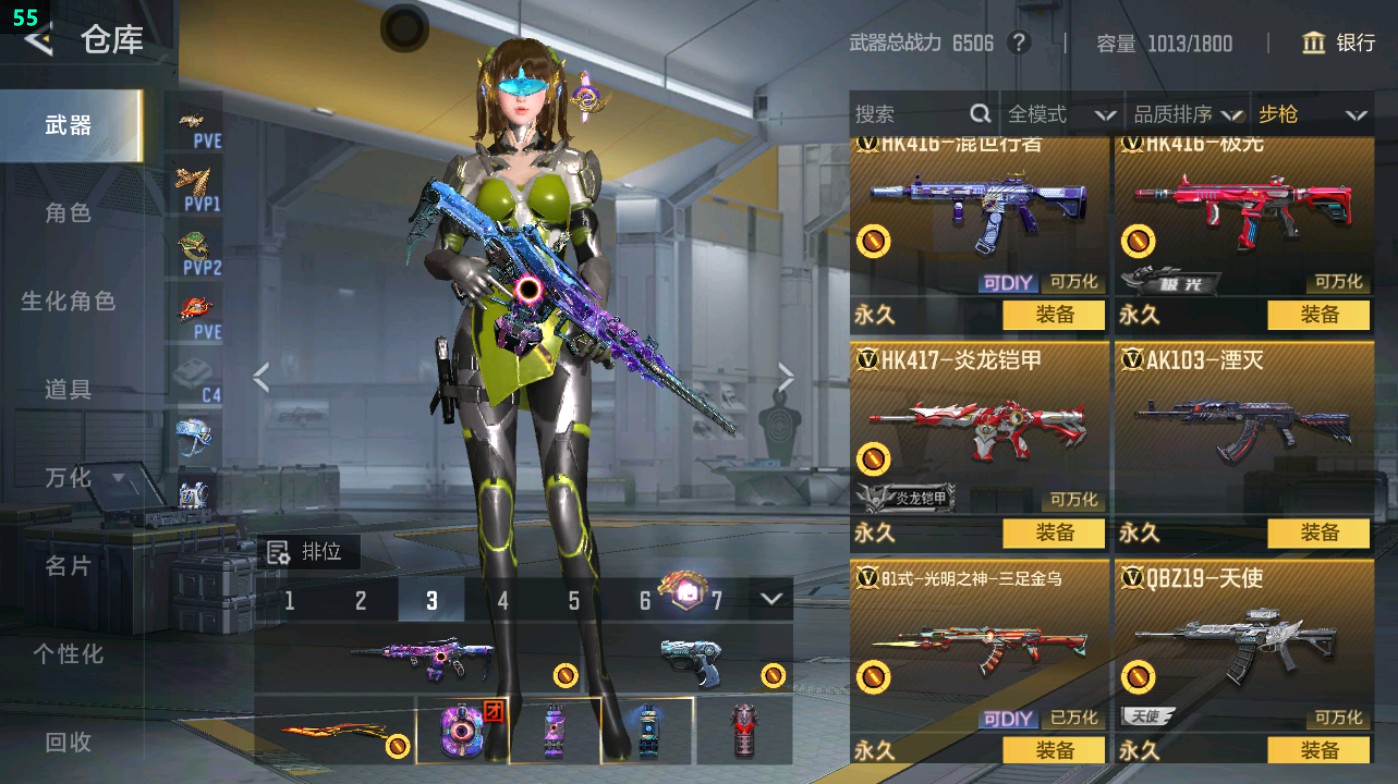The height and width of the screenshot is (784, 1398).
Task: Open the 回收 section
Action: [x=68, y=741]
